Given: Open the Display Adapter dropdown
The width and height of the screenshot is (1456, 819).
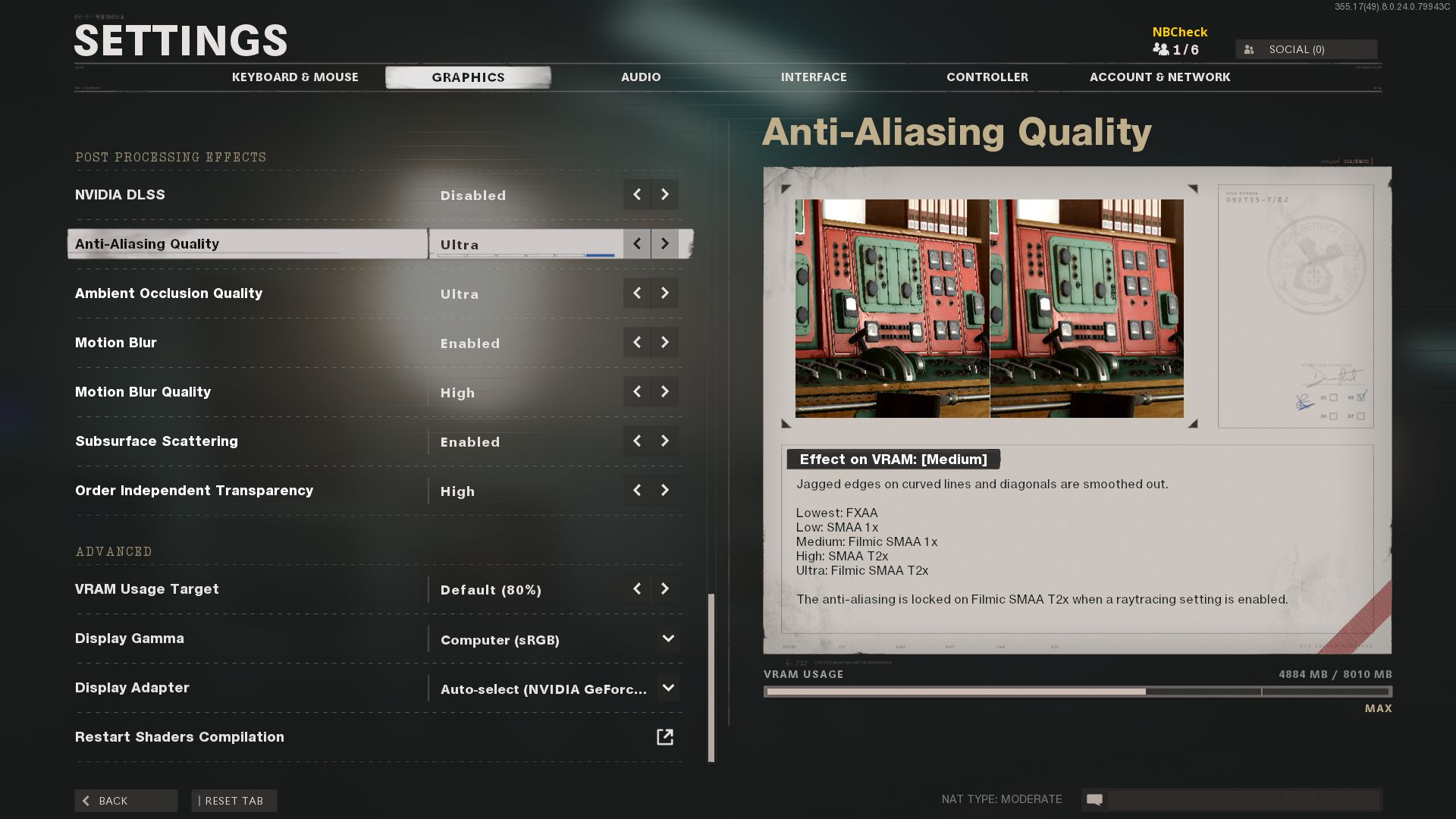Looking at the screenshot, I should tap(668, 688).
